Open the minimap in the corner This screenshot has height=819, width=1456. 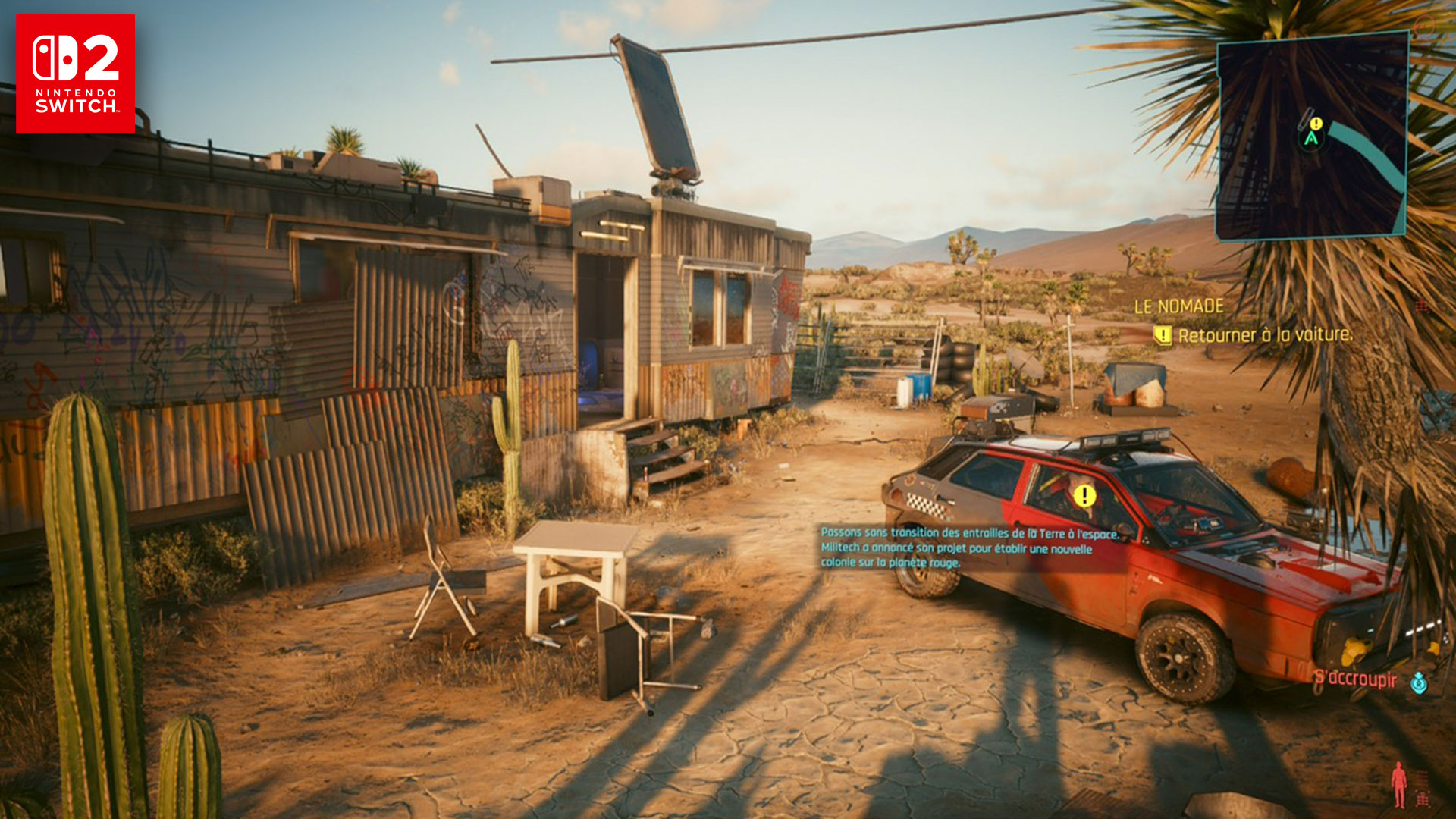click(1312, 136)
